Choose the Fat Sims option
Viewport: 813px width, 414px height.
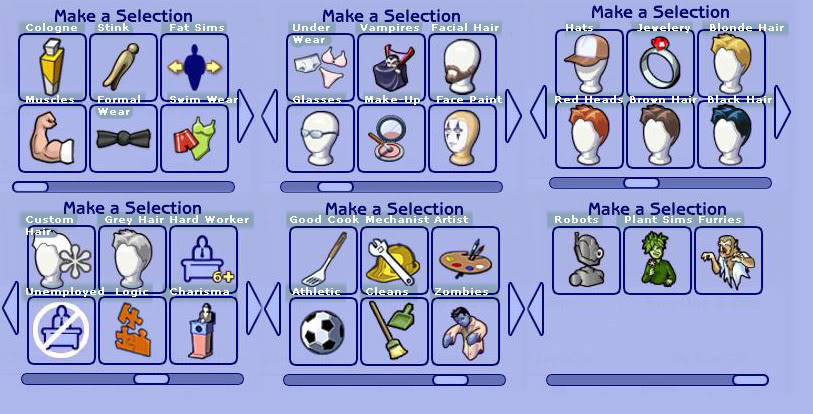194,67
